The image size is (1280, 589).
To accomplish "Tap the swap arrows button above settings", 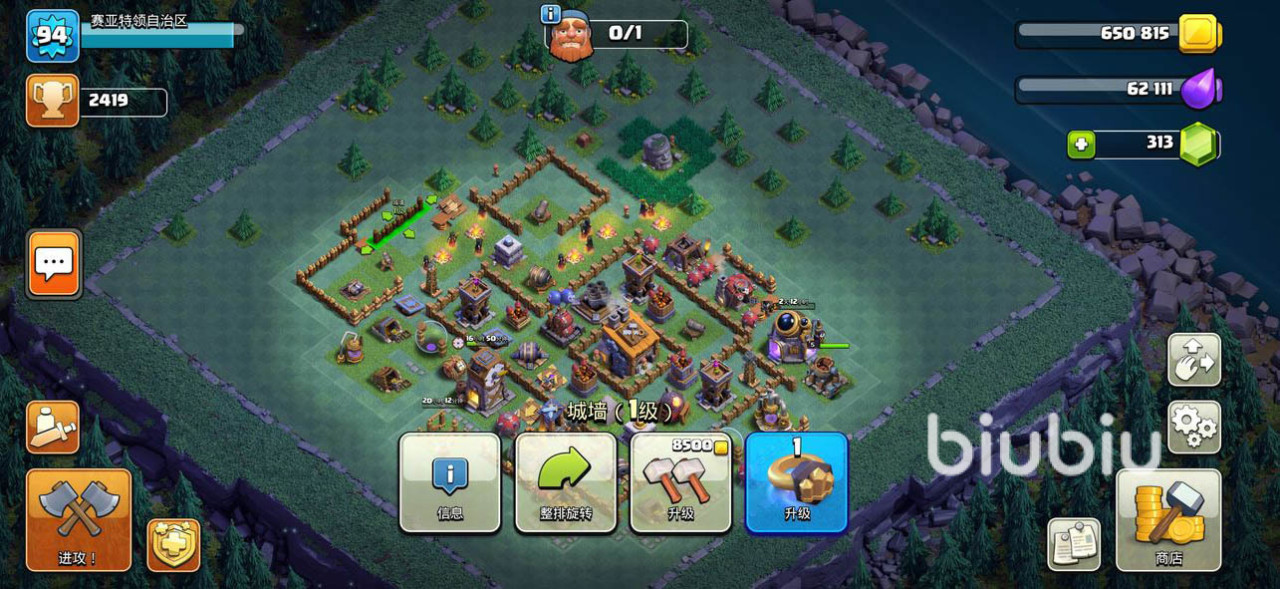I will [1194, 359].
